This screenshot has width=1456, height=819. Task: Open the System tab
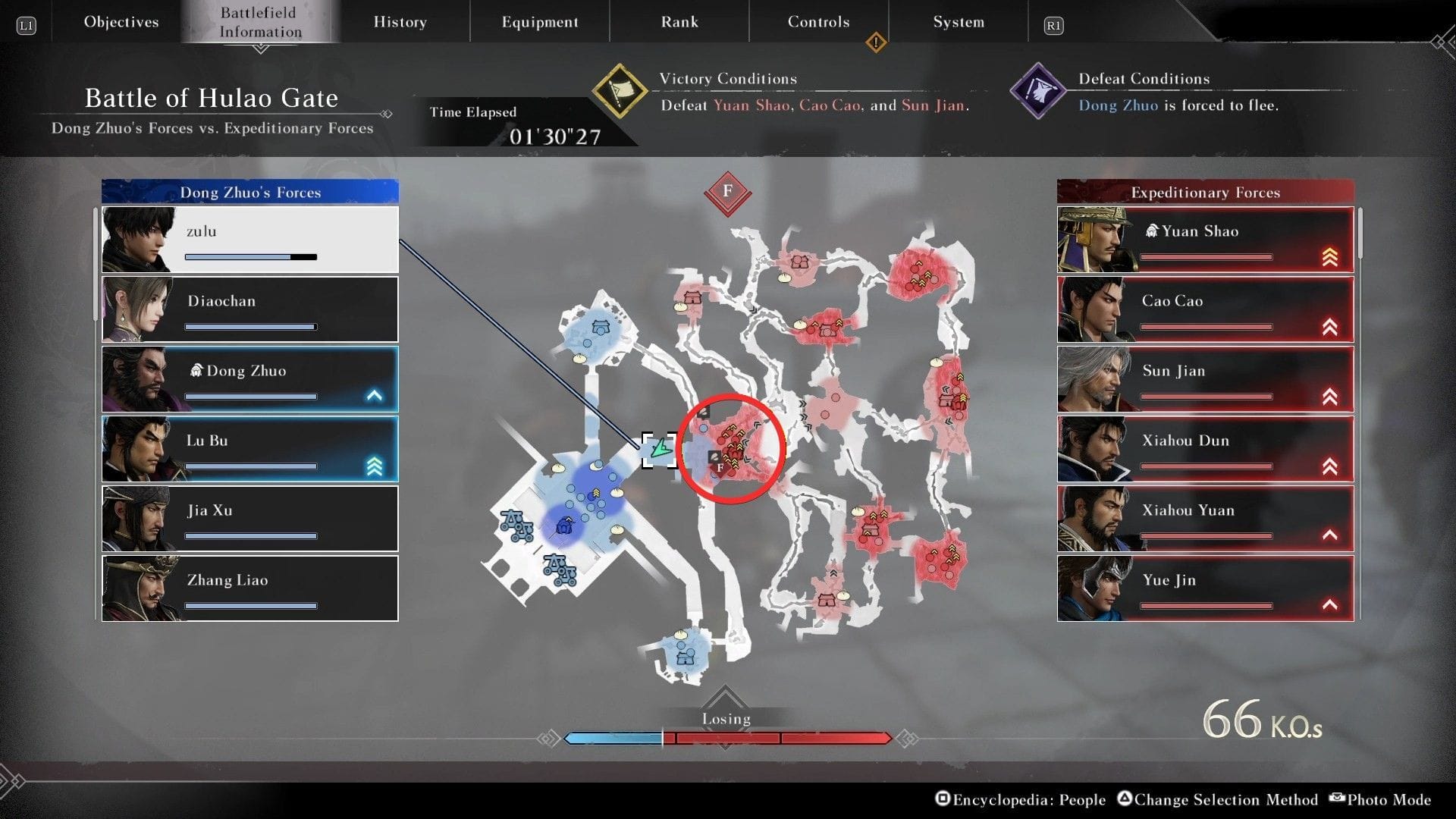pyautogui.click(x=959, y=22)
